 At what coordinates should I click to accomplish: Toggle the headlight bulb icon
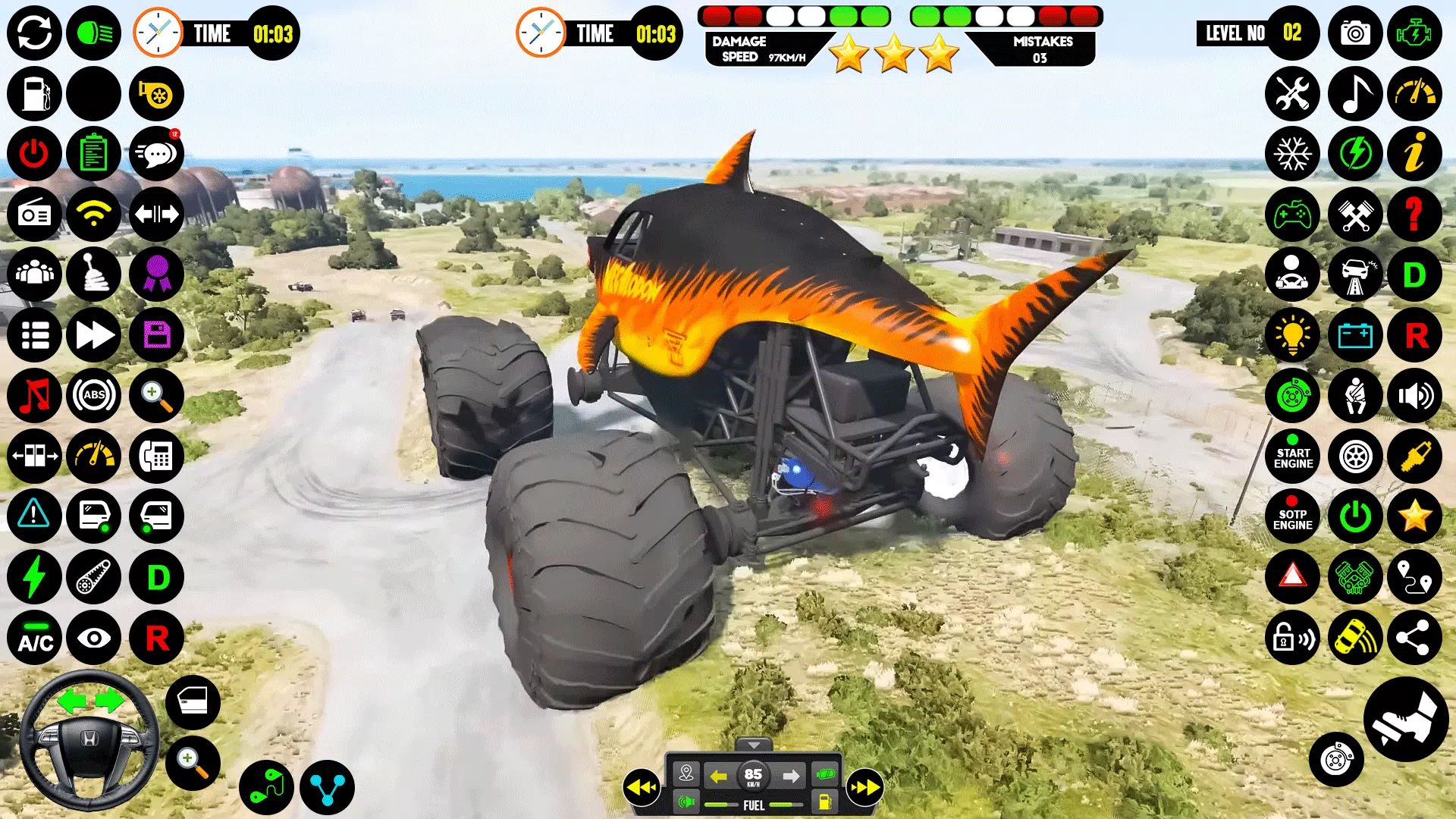click(1292, 335)
